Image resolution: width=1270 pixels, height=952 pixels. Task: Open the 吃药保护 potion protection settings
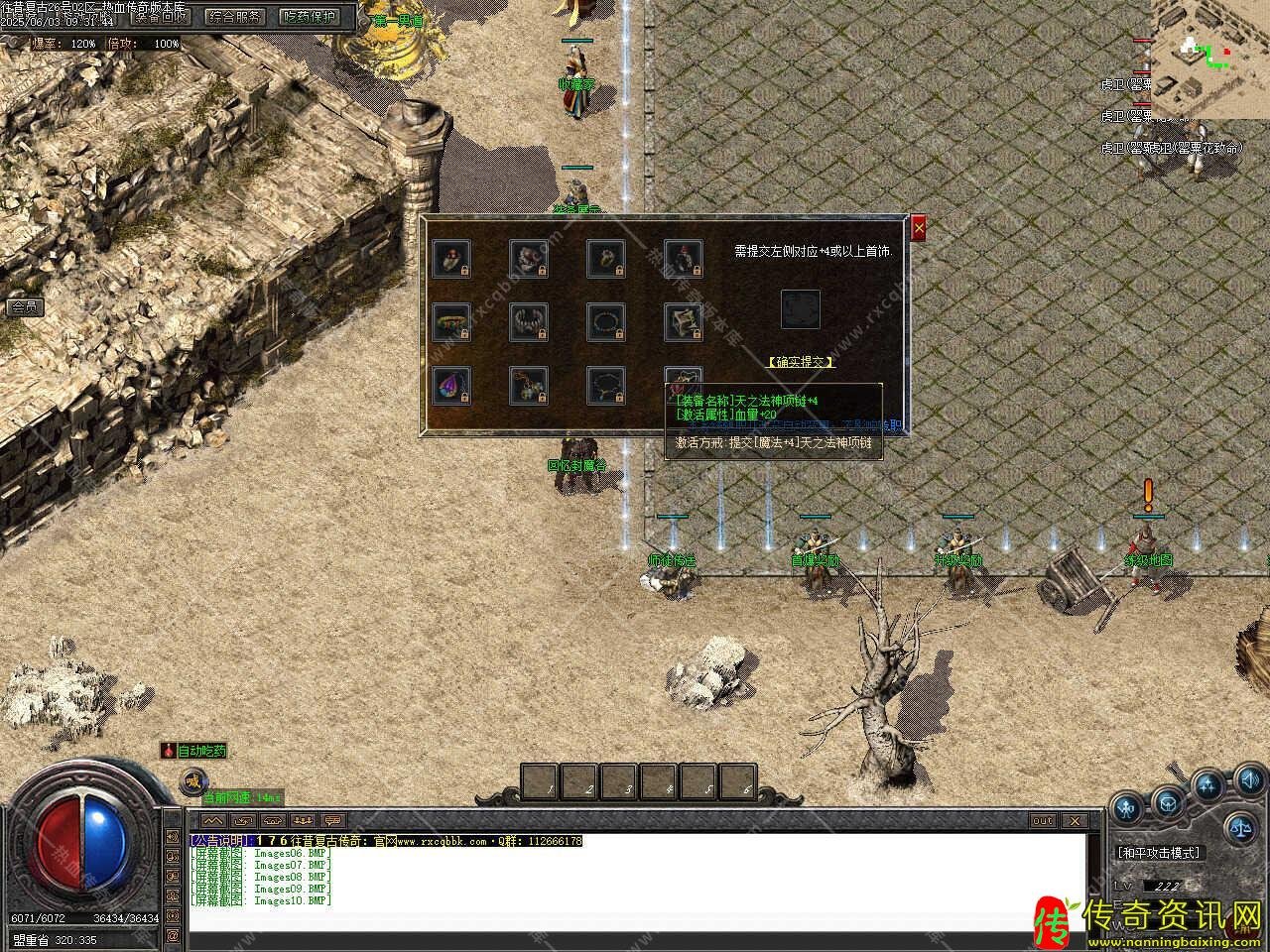tap(310, 16)
